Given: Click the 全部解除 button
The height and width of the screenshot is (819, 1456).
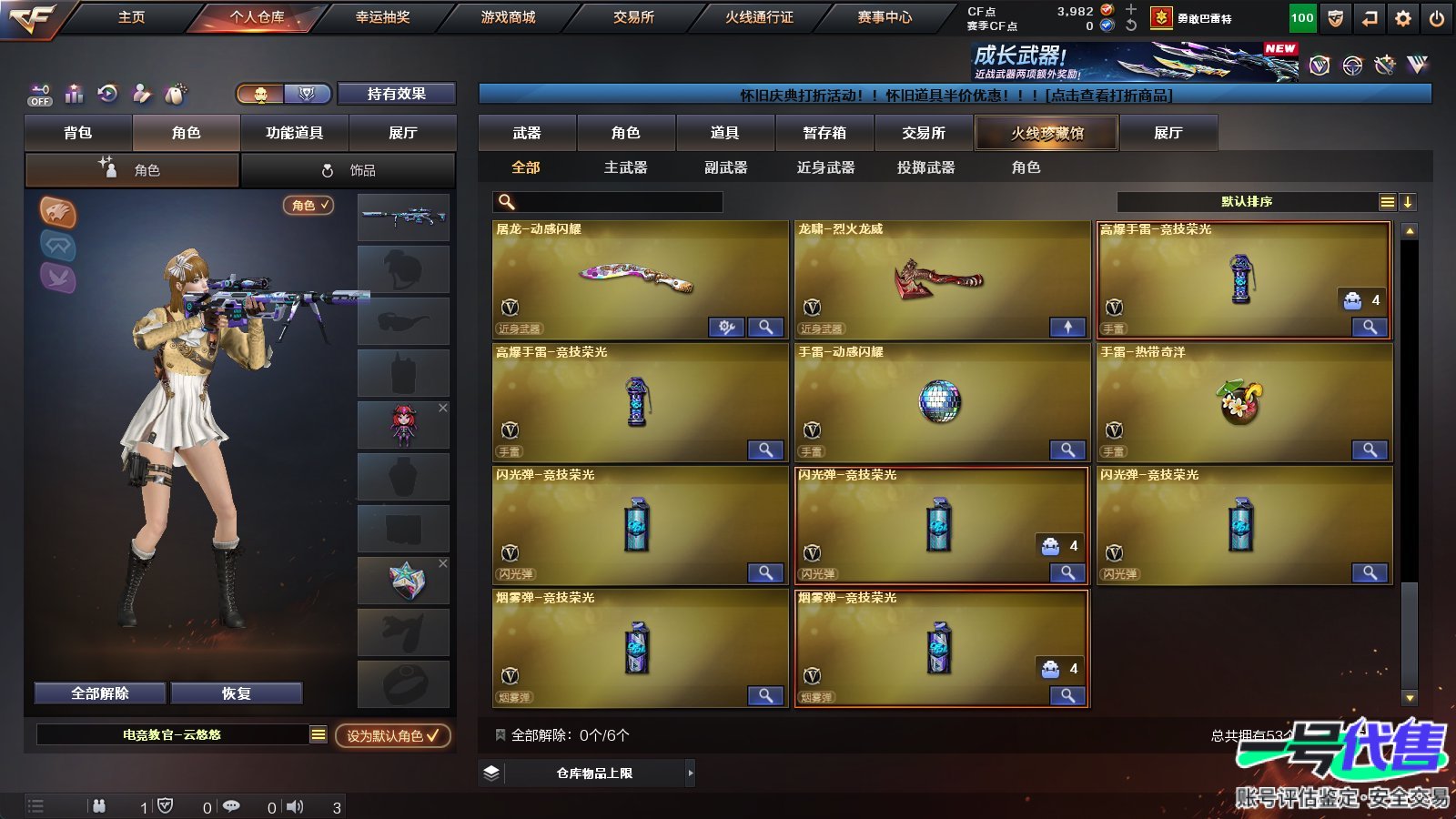Looking at the screenshot, I should click(x=98, y=693).
